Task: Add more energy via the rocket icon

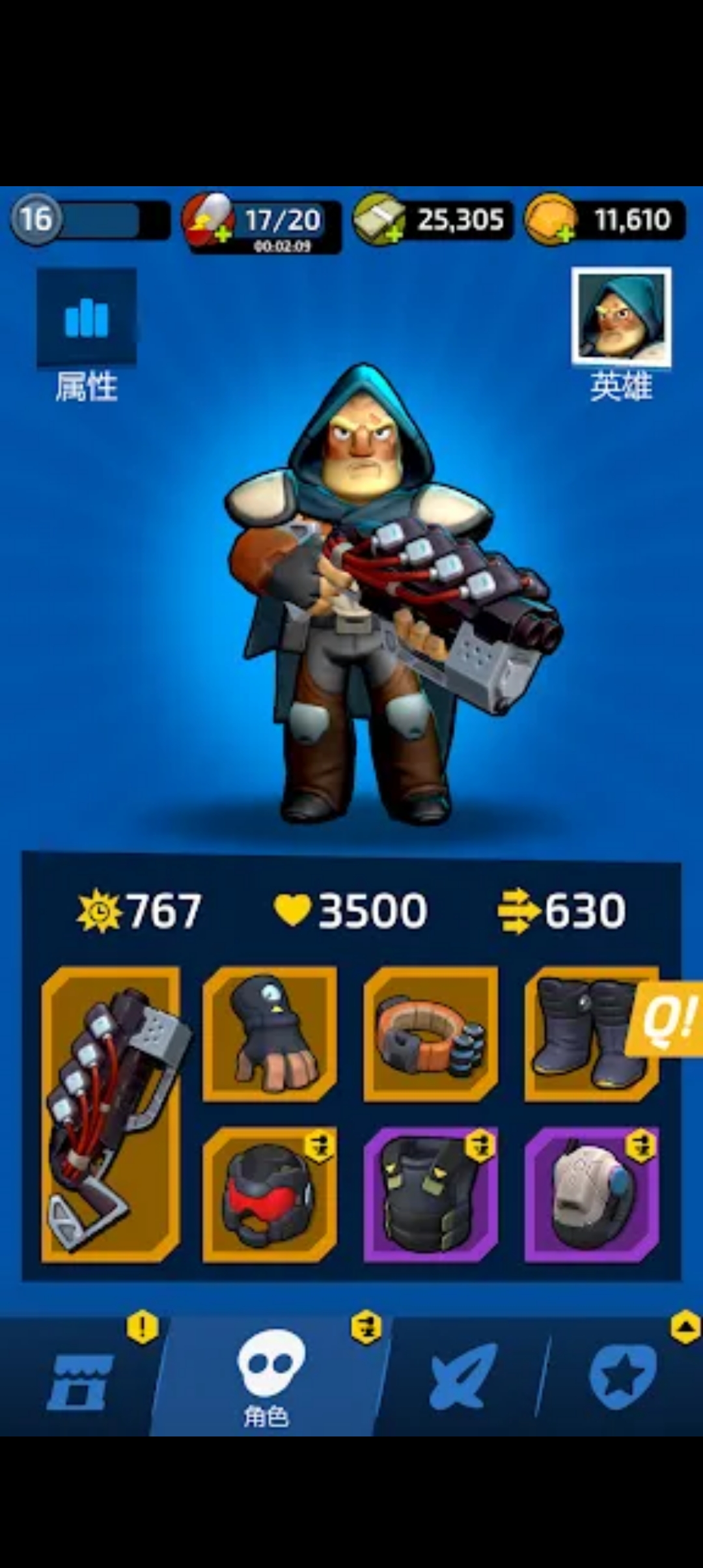Action: 208,221
